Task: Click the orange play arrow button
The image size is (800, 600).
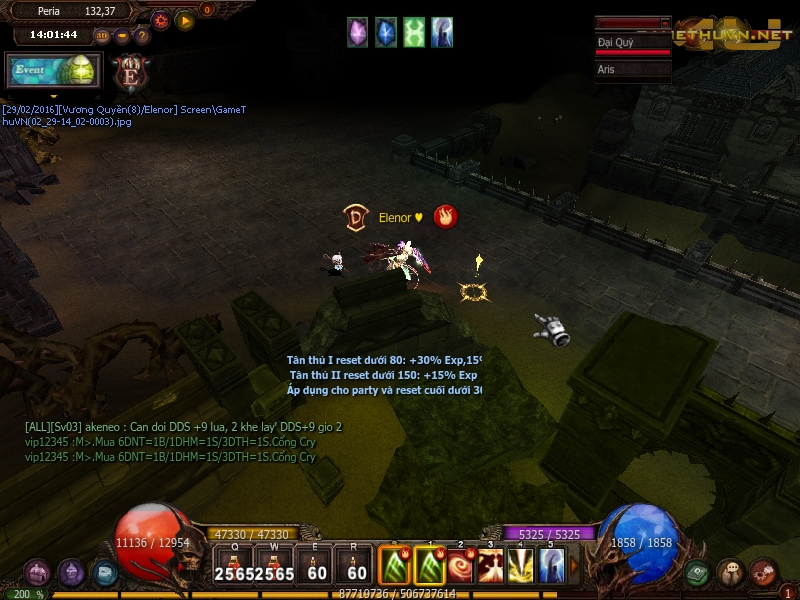Action: [185, 20]
